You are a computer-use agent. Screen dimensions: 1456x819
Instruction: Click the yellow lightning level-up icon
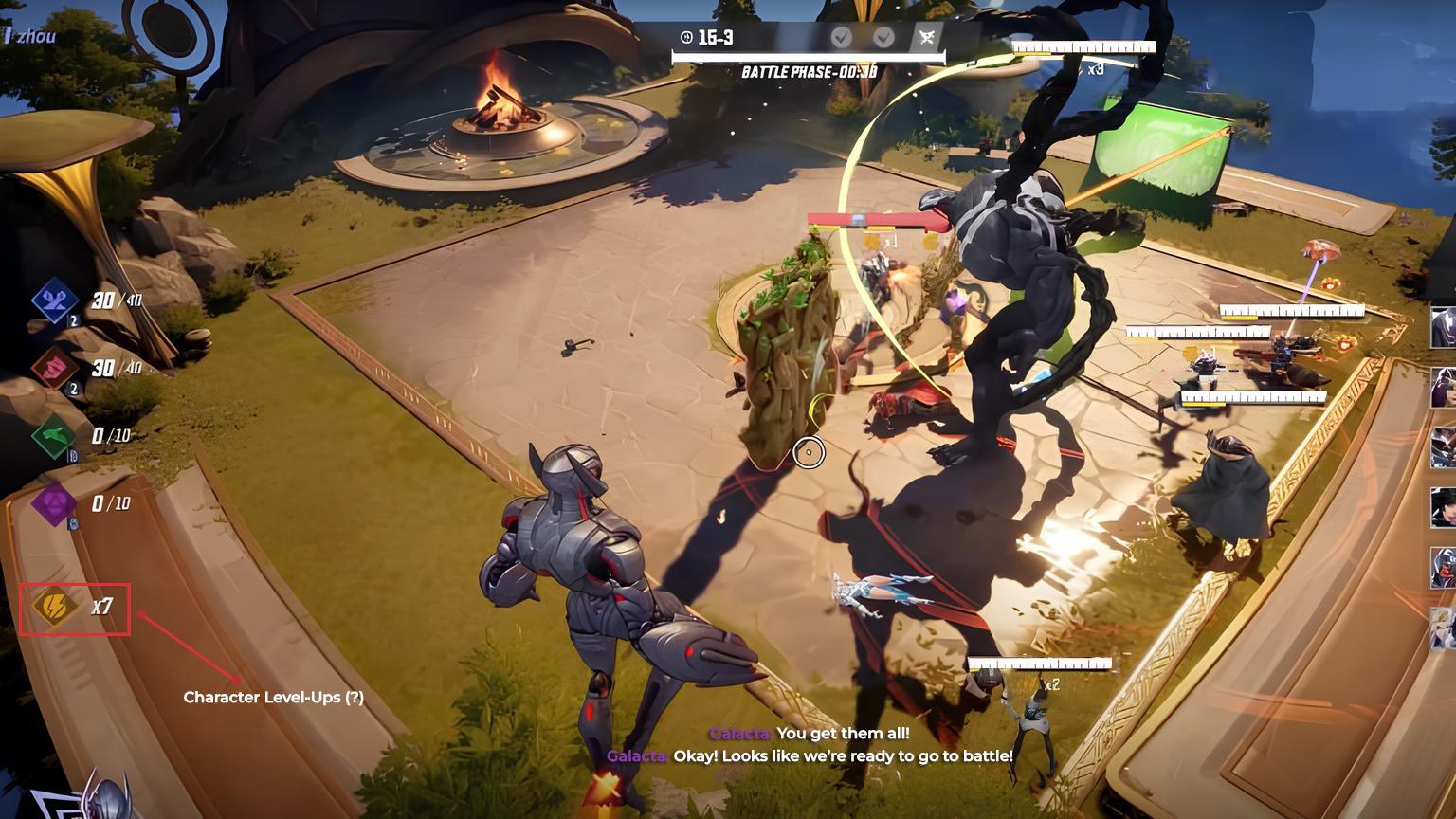[53, 608]
